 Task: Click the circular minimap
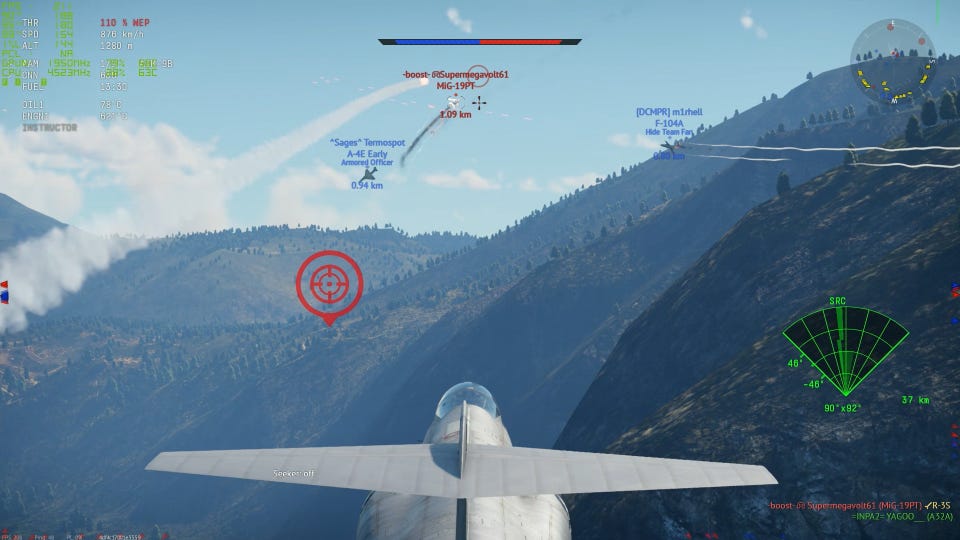892,62
